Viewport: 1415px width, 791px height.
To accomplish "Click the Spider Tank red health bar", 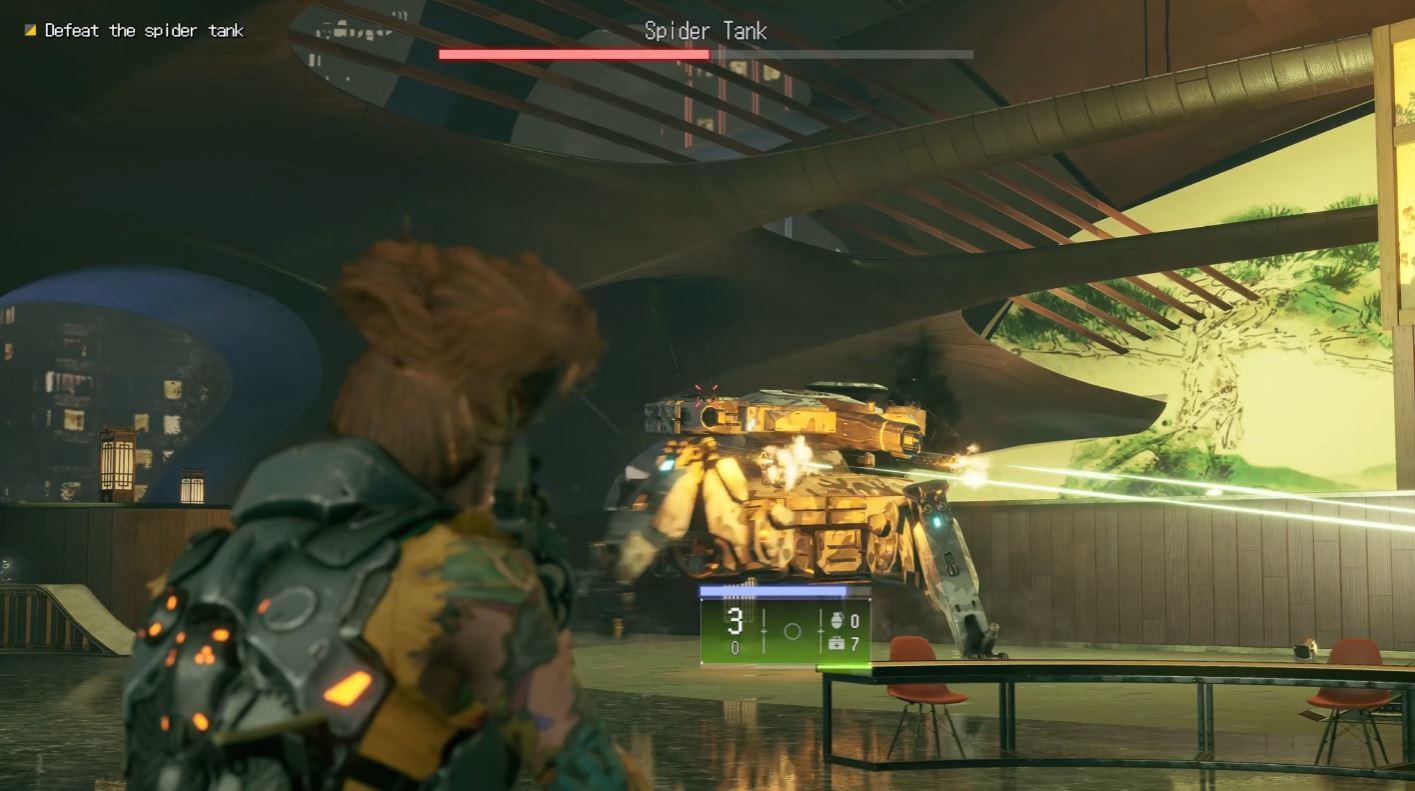I will pos(575,53).
